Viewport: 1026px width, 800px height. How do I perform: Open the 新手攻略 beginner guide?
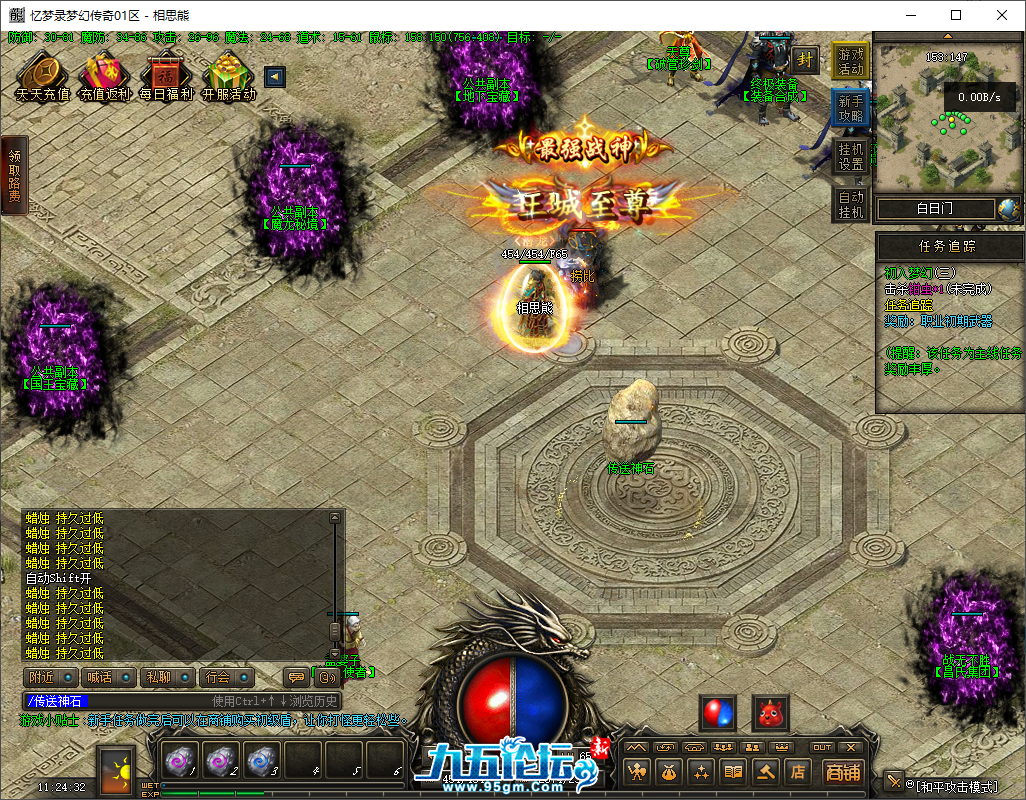pos(851,109)
